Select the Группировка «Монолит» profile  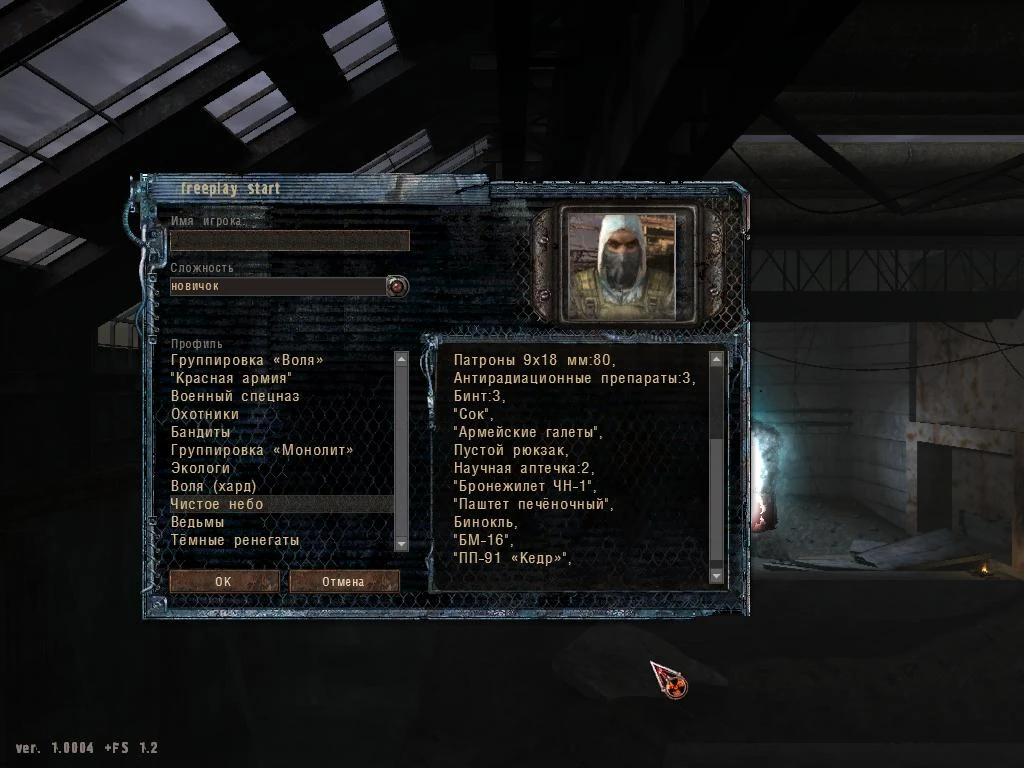pos(262,450)
